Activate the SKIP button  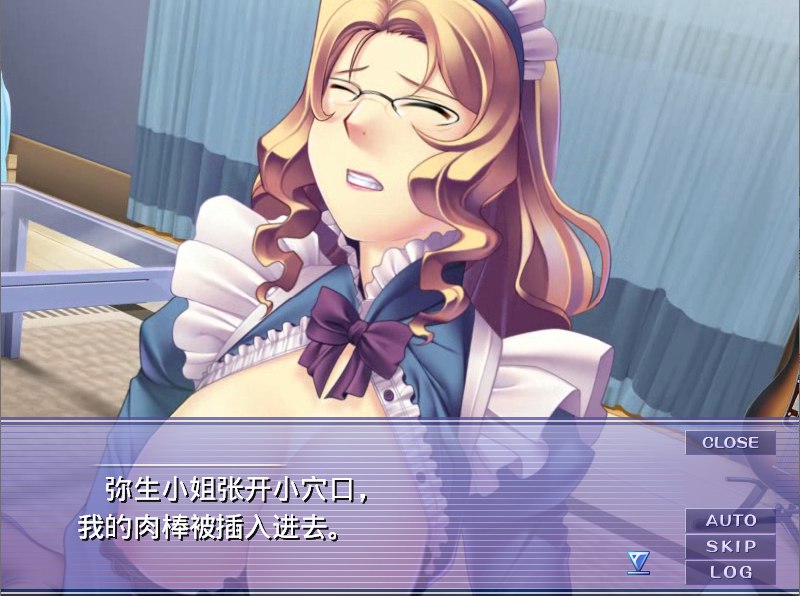pyautogui.click(x=730, y=546)
